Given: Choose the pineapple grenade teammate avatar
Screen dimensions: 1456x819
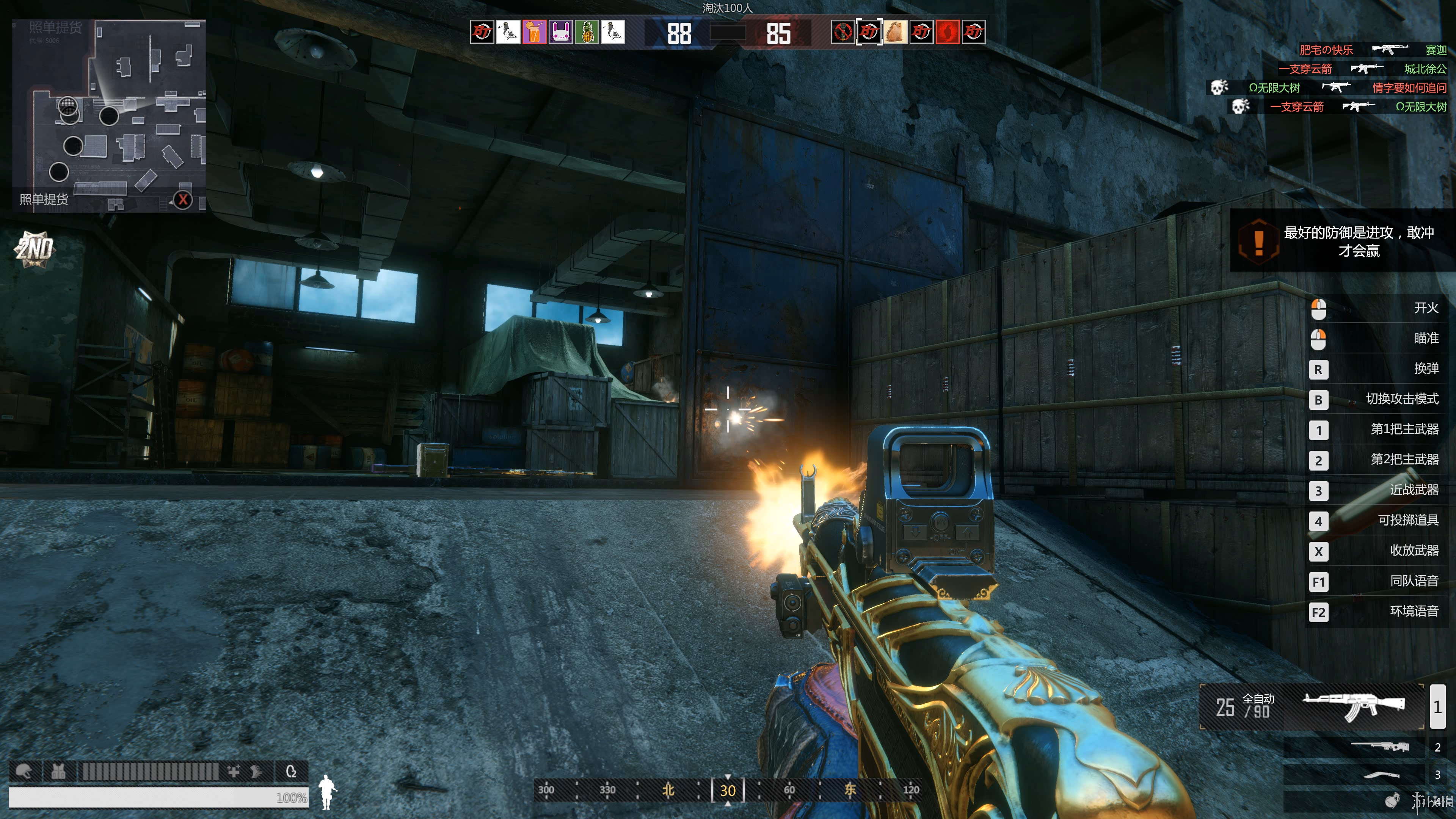Looking at the screenshot, I should click(x=587, y=32).
